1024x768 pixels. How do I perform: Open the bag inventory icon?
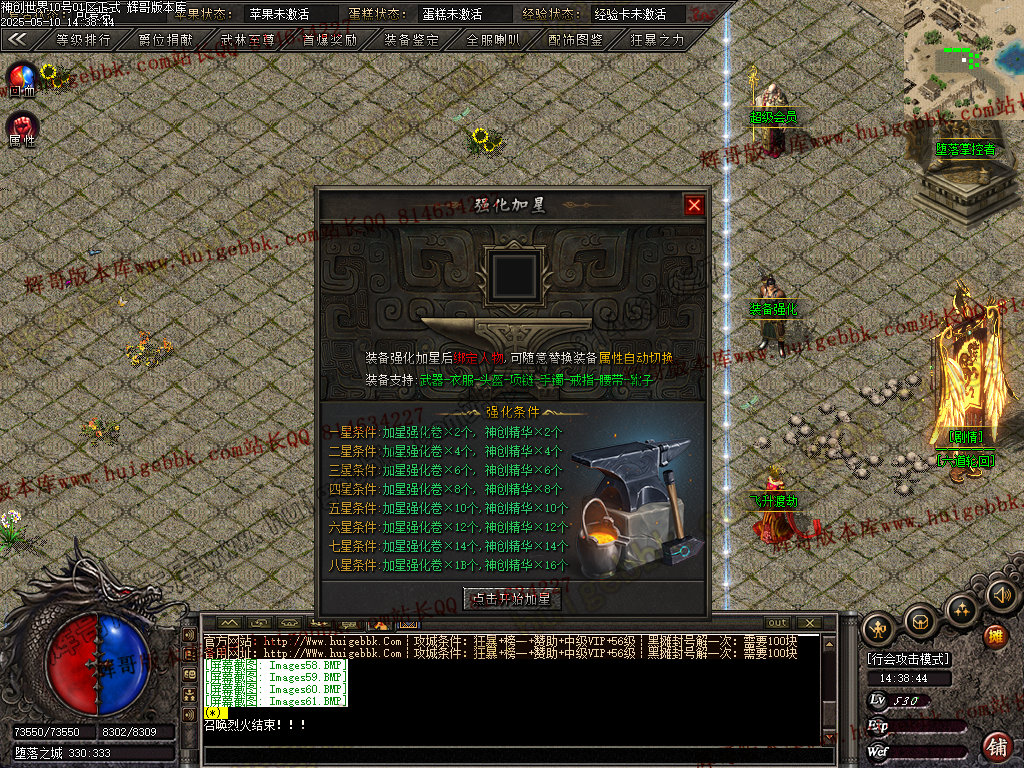(x=920, y=621)
